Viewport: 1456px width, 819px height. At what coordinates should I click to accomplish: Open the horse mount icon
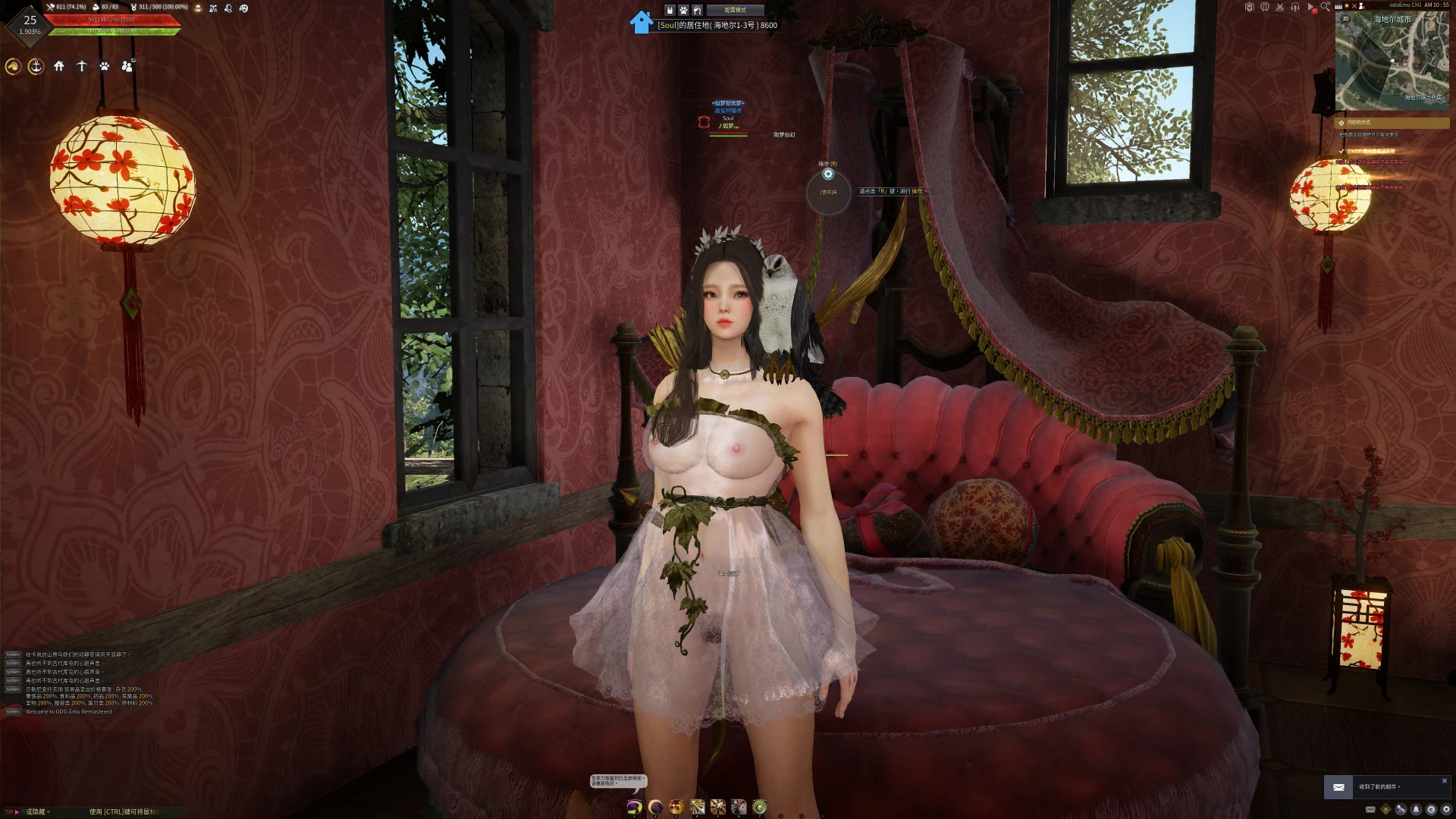[x=13, y=67]
